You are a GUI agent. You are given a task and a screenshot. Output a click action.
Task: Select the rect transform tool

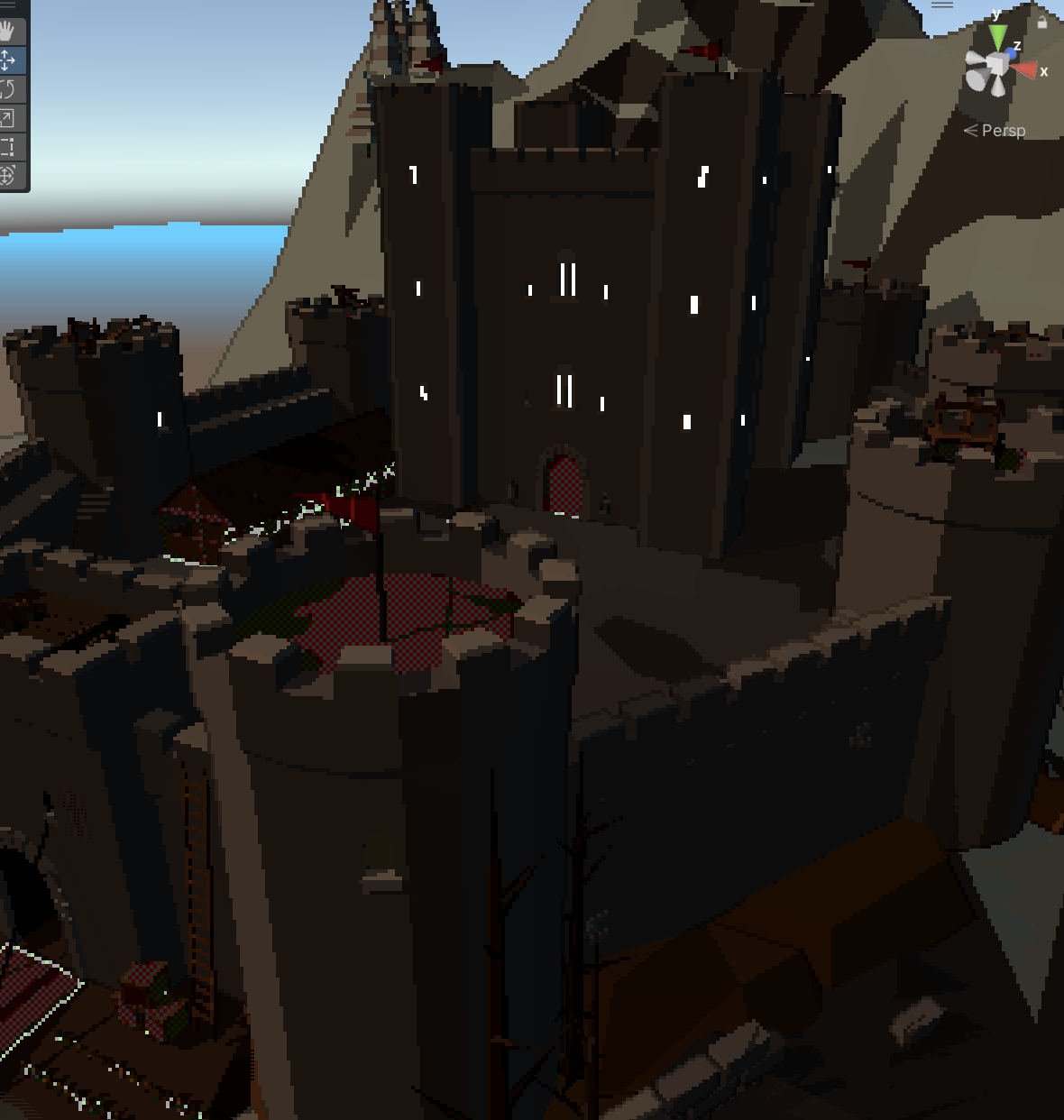pyautogui.click(x=8, y=147)
